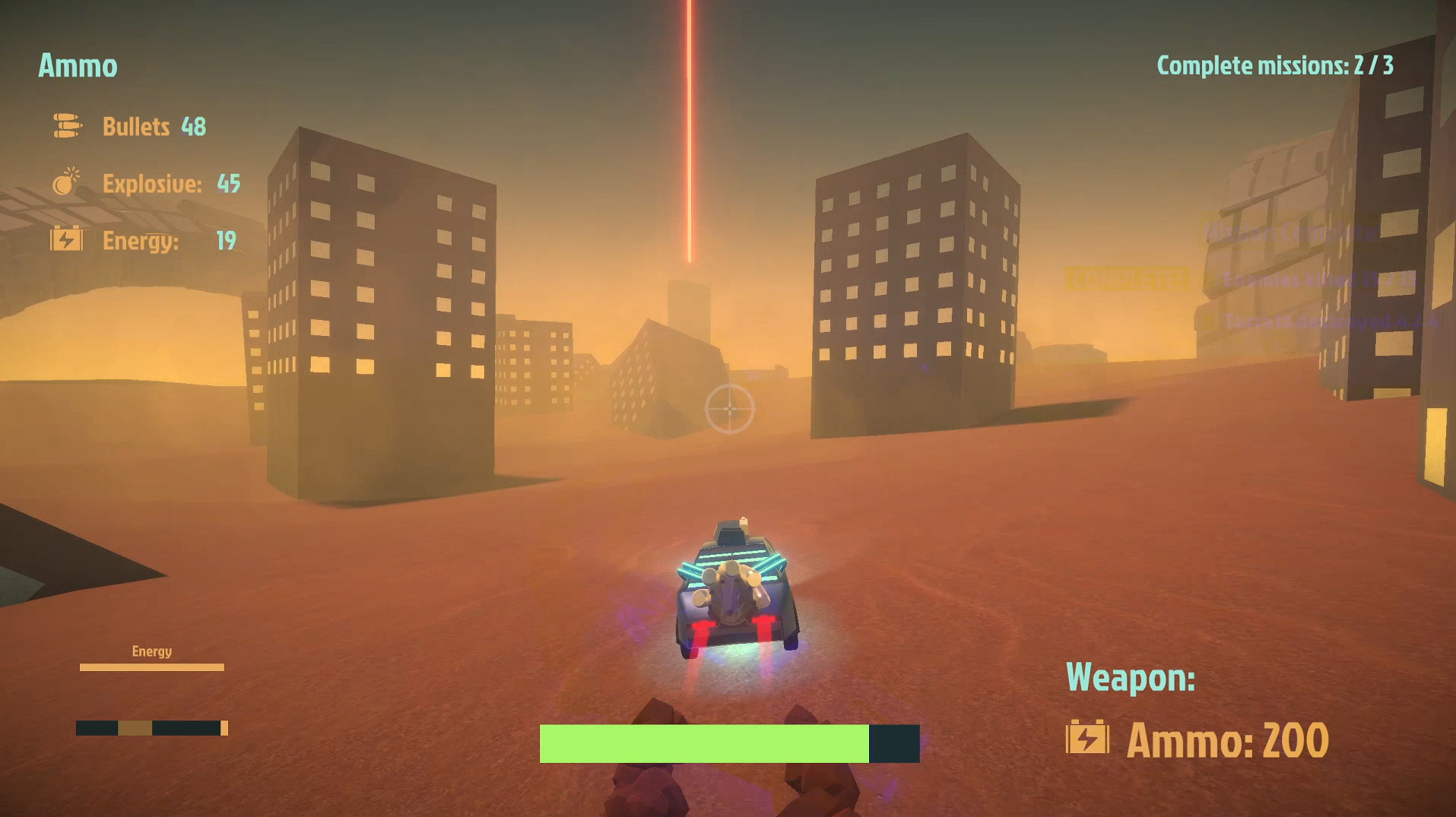This screenshot has height=817, width=1456.
Task: Select the Bullets ammo icon
Action: [x=67, y=125]
